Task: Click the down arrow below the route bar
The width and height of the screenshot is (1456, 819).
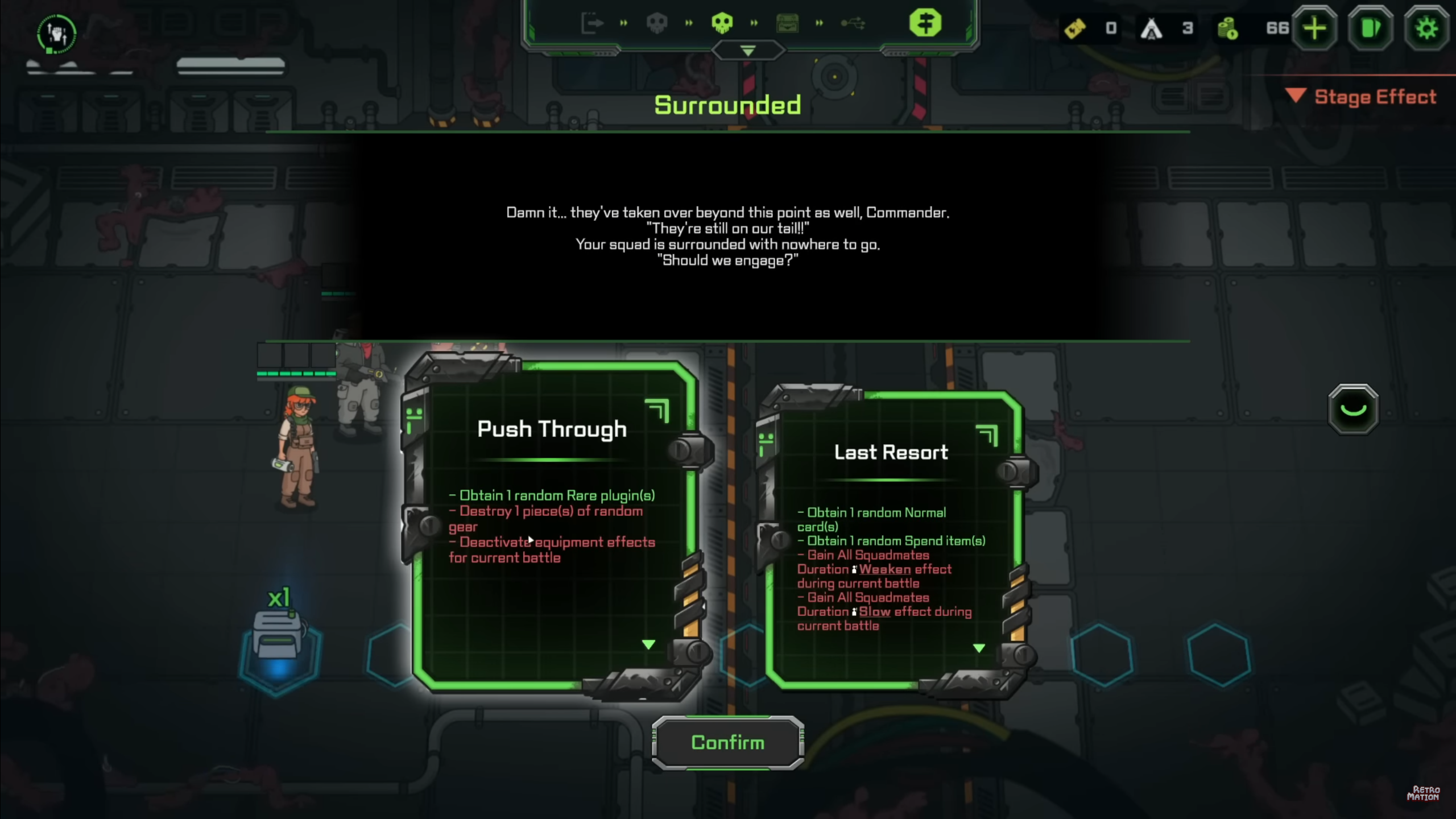Action: pos(748,51)
